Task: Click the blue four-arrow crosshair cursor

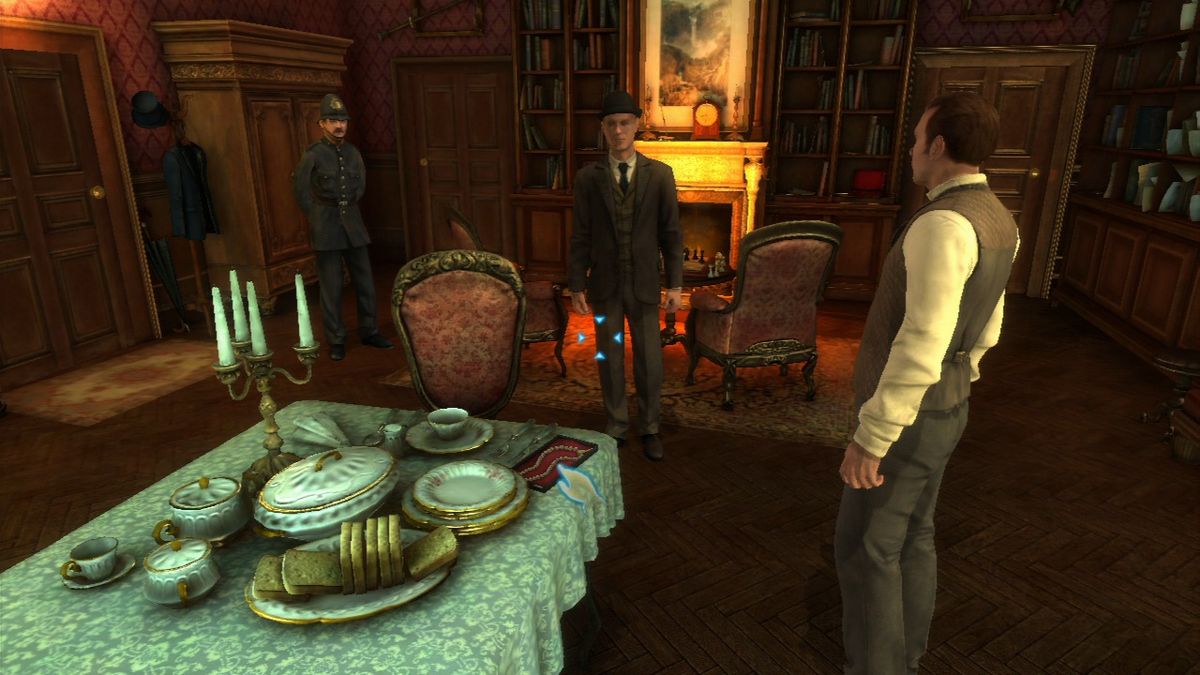Action: click(601, 338)
